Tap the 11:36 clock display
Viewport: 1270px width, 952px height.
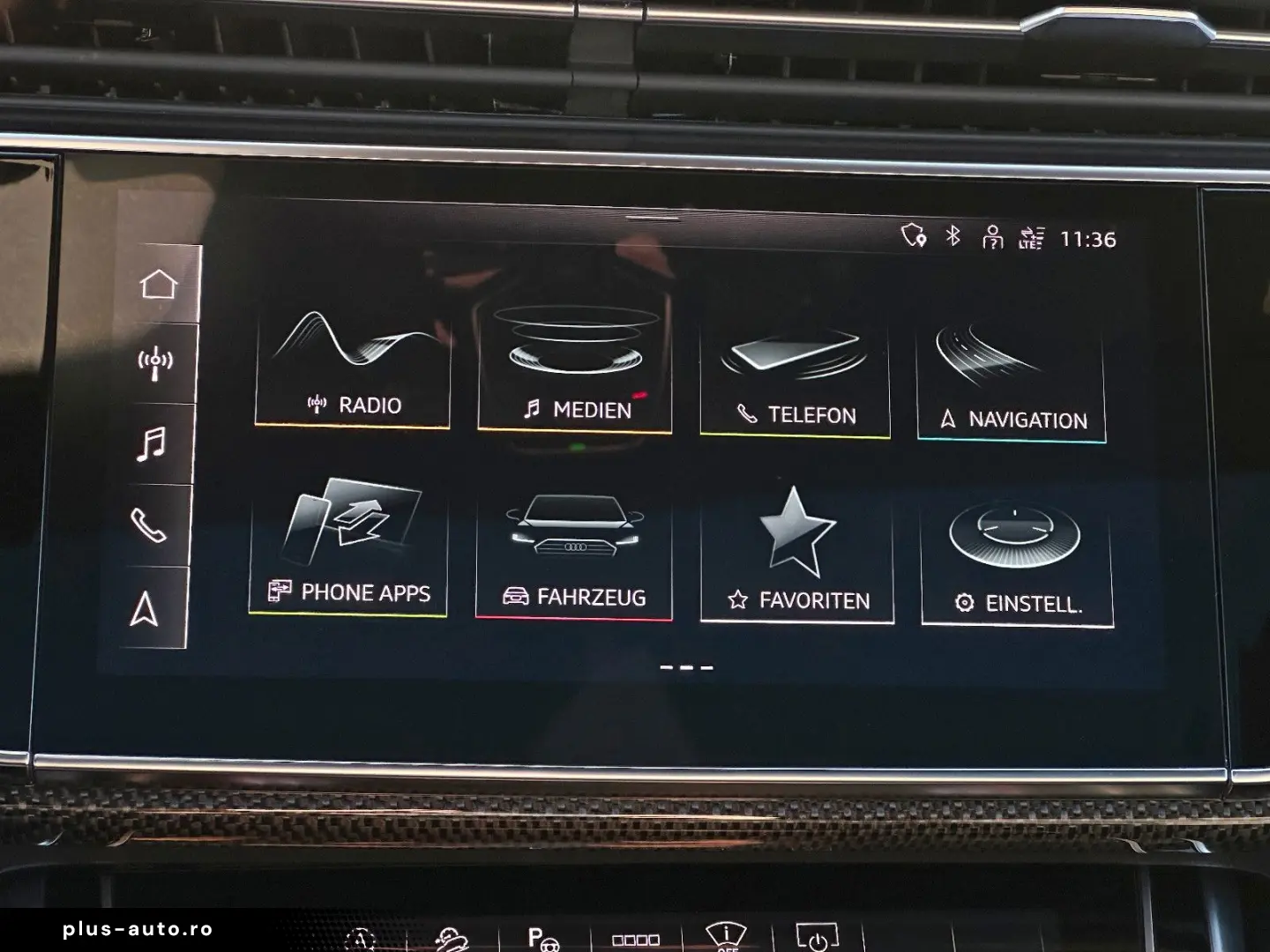tap(1089, 238)
